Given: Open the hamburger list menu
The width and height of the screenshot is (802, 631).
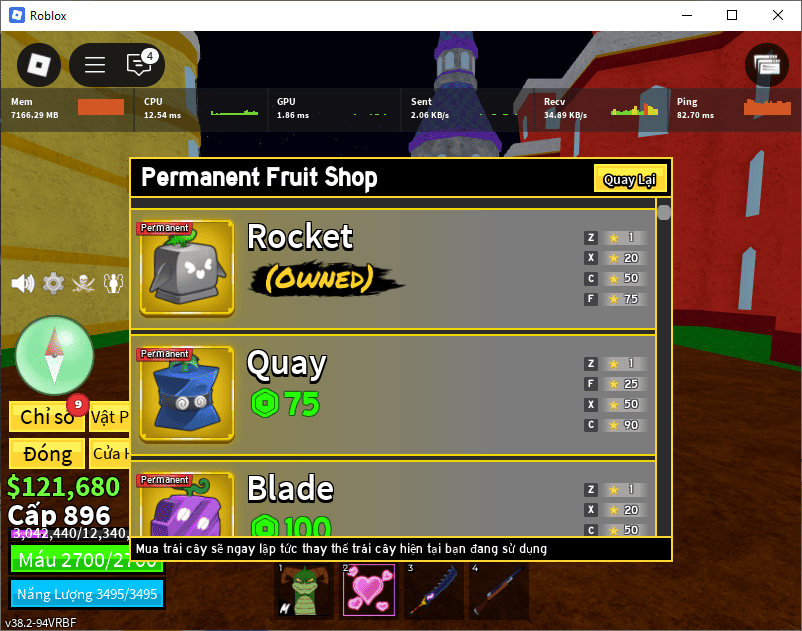Looking at the screenshot, I should coord(95,65).
